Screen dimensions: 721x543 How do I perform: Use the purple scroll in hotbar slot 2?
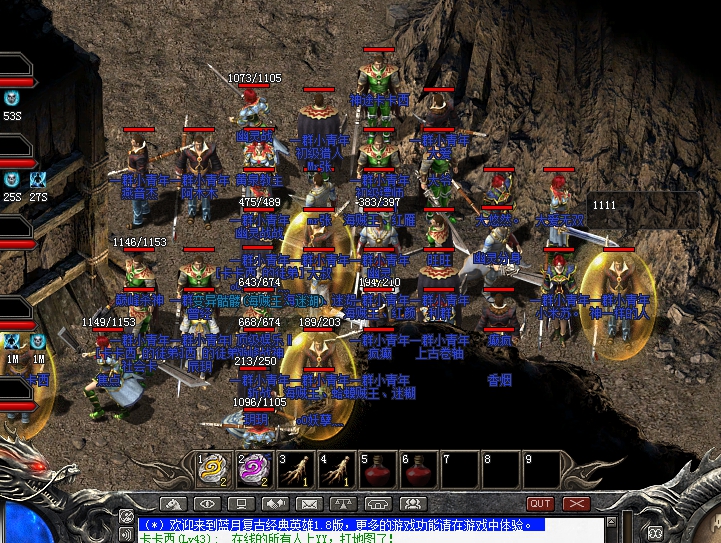point(250,470)
